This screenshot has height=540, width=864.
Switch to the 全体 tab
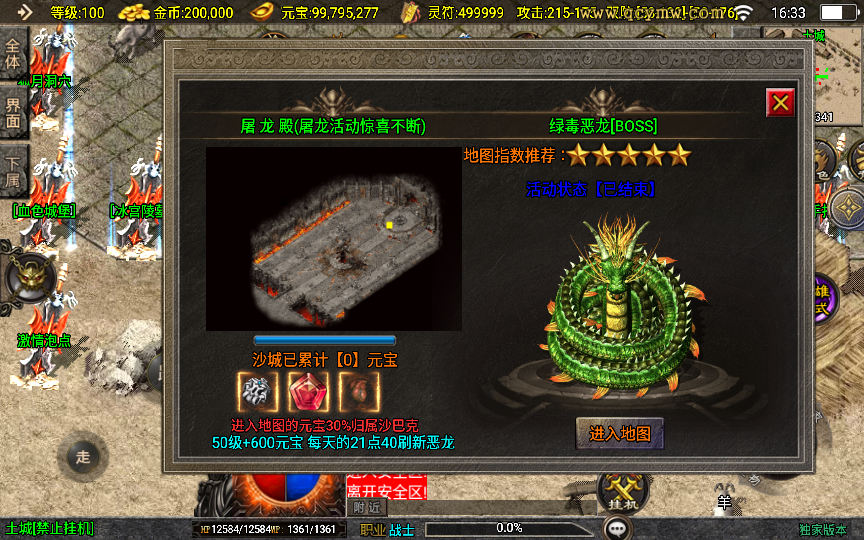tap(13, 53)
